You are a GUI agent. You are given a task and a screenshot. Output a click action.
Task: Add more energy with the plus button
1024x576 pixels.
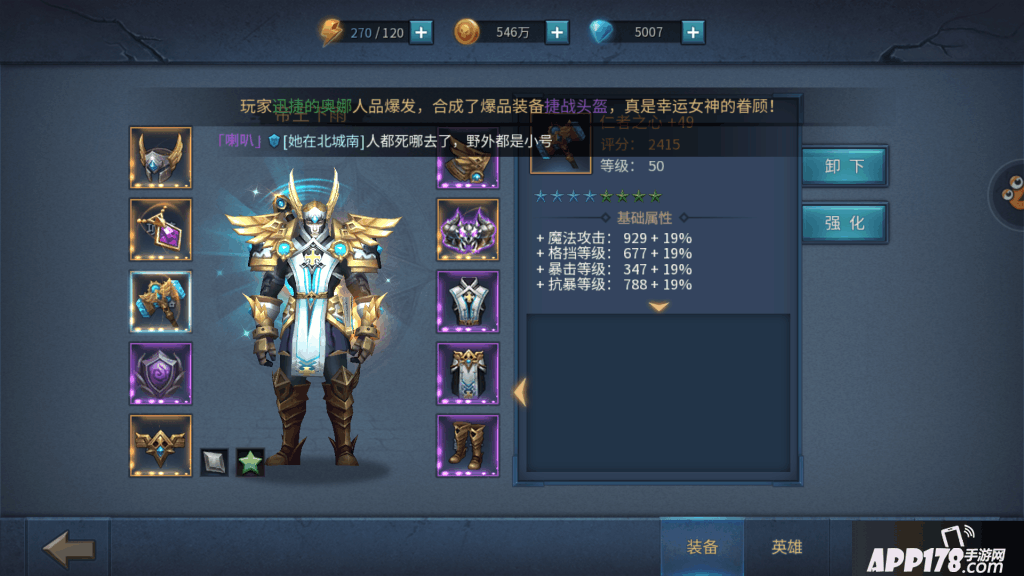(x=422, y=32)
